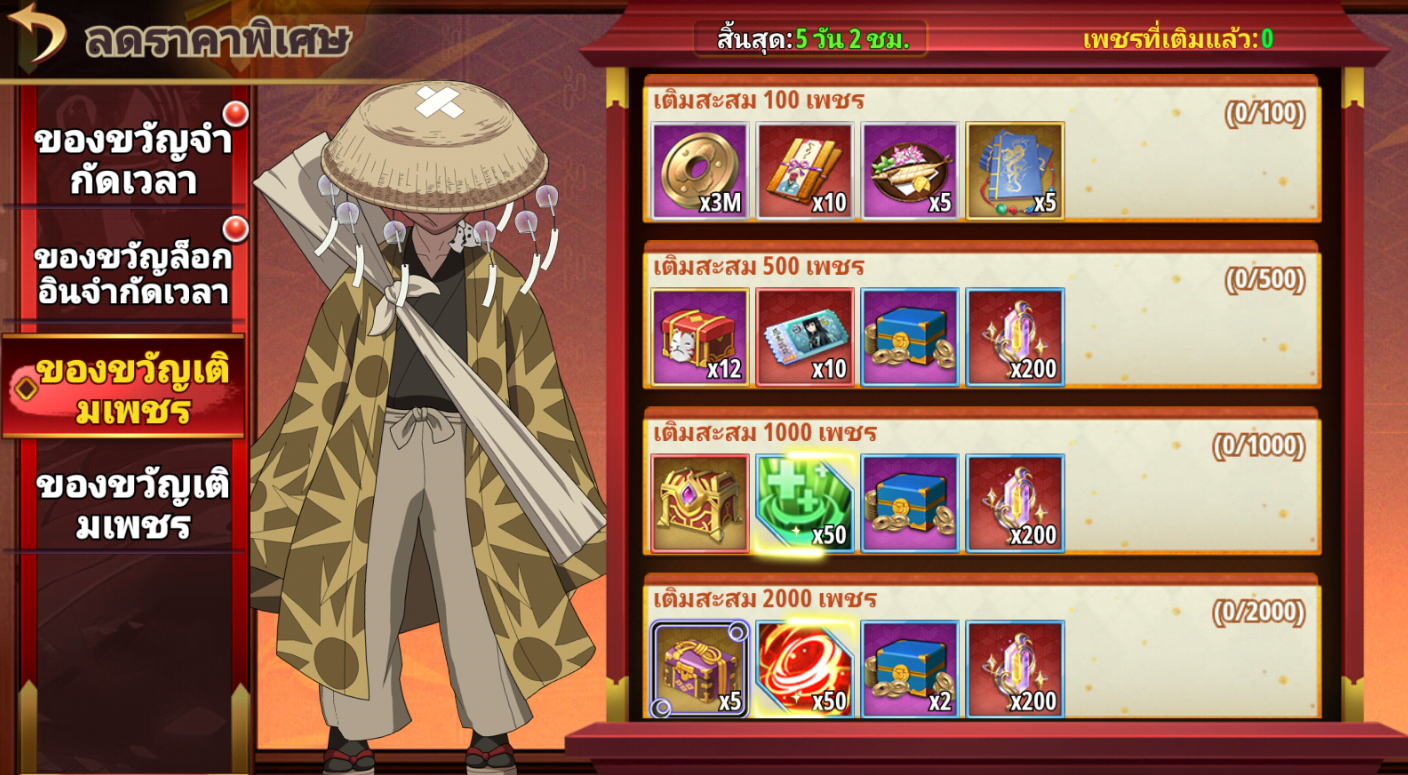1408x775 pixels.
Task: Tap the blue dragon books x5 reward
Action: (x=1015, y=170)
